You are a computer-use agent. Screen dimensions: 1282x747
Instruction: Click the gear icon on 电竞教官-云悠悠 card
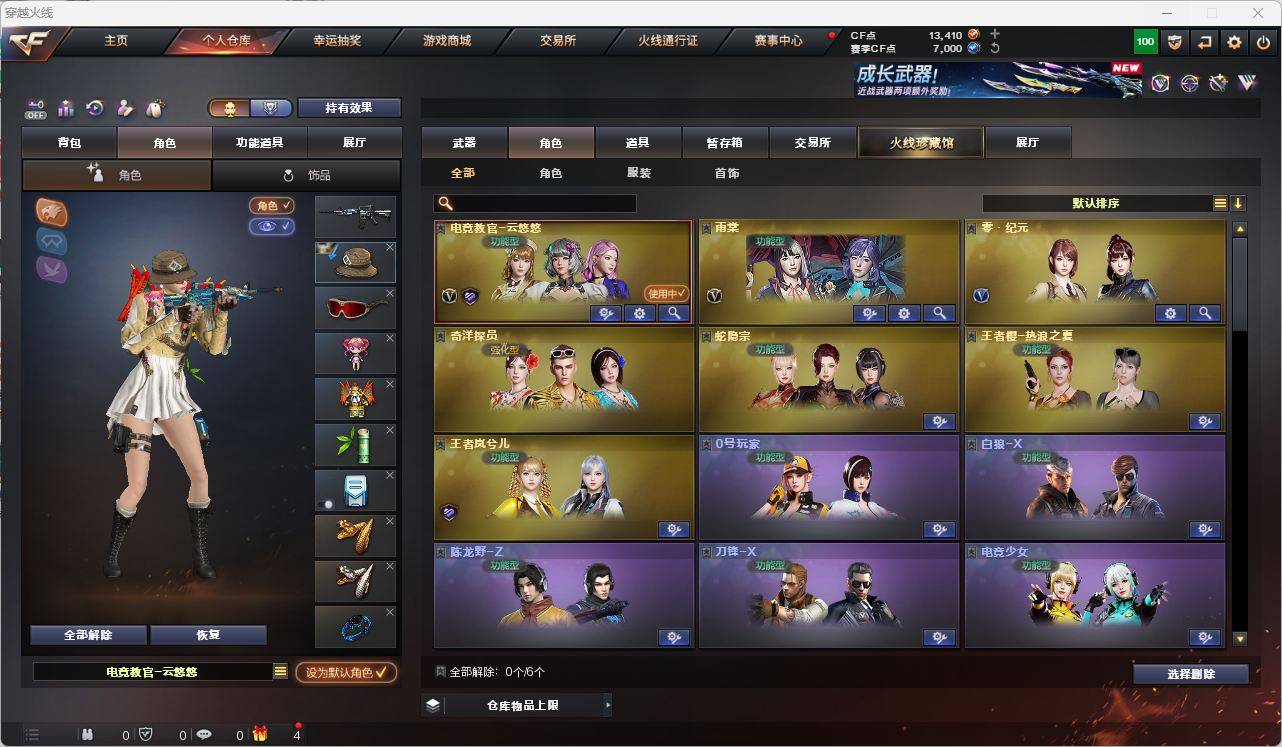coord(639,313)
